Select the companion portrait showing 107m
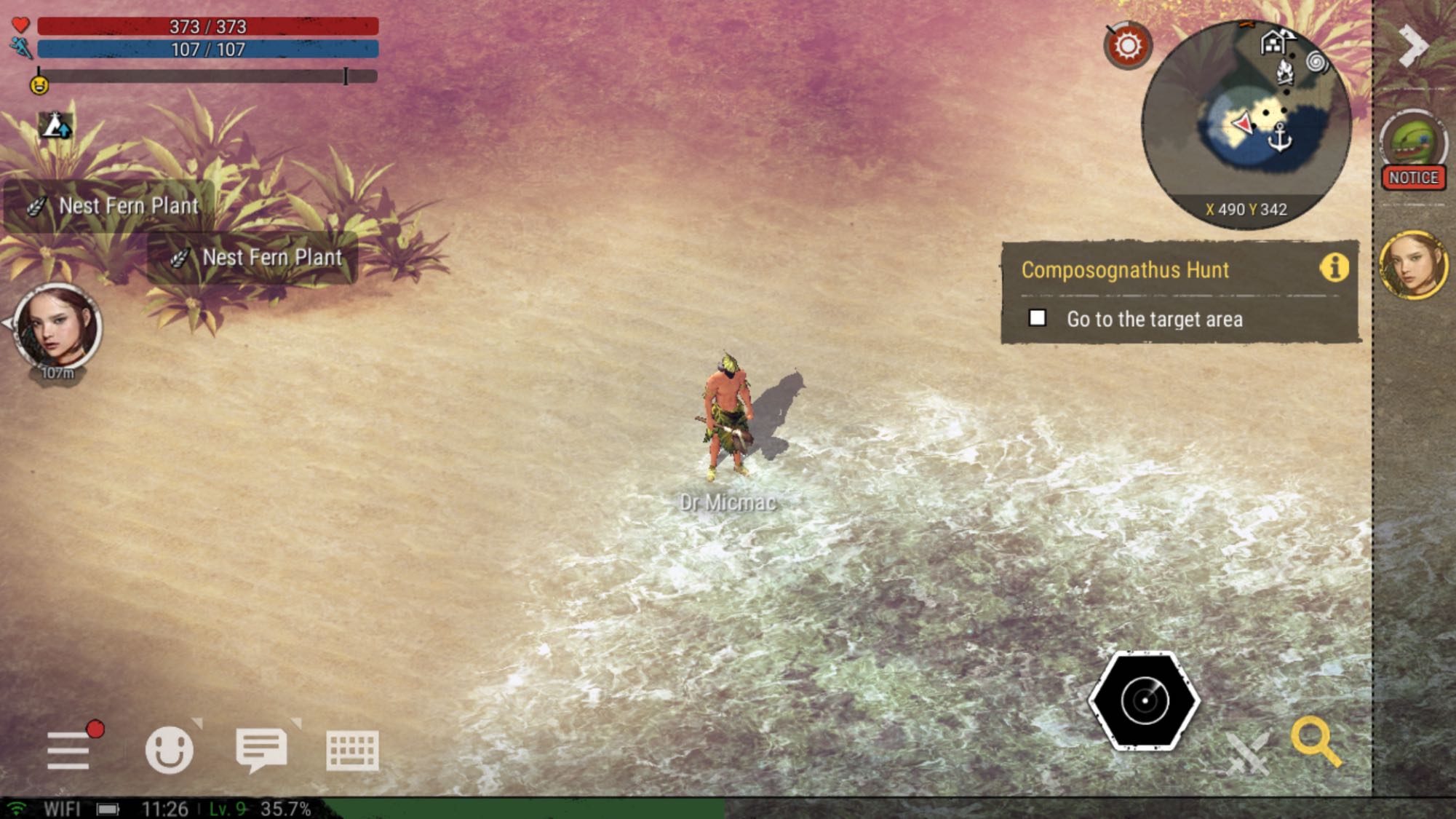Viewport: 1456px width, 819px height. pos(57,327)
